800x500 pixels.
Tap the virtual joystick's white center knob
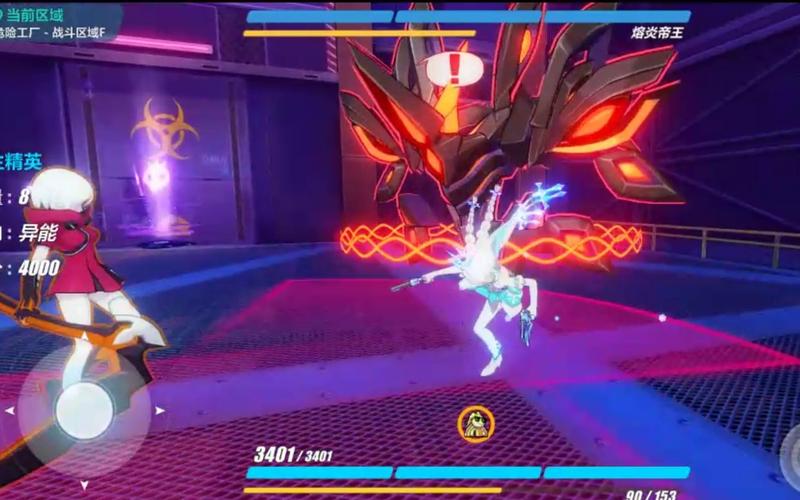pos(84,410)
